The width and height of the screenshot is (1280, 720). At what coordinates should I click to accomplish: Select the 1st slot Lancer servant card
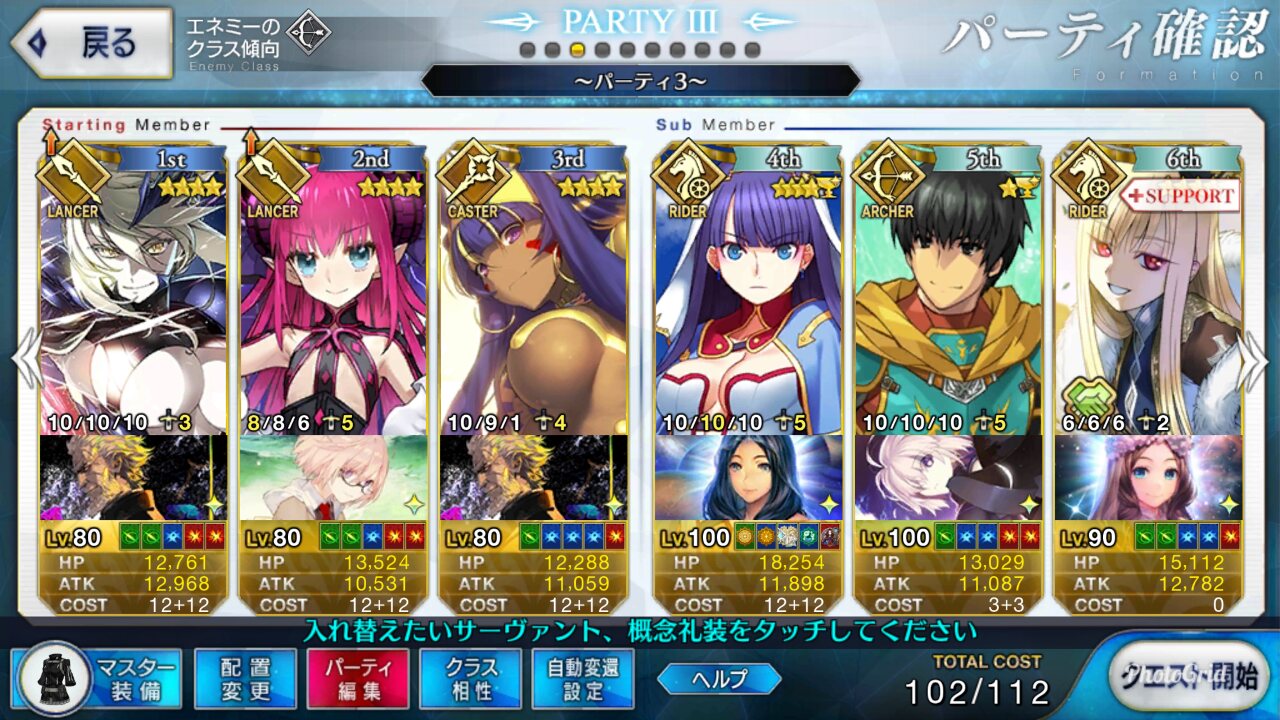click(x=134, y=300)
